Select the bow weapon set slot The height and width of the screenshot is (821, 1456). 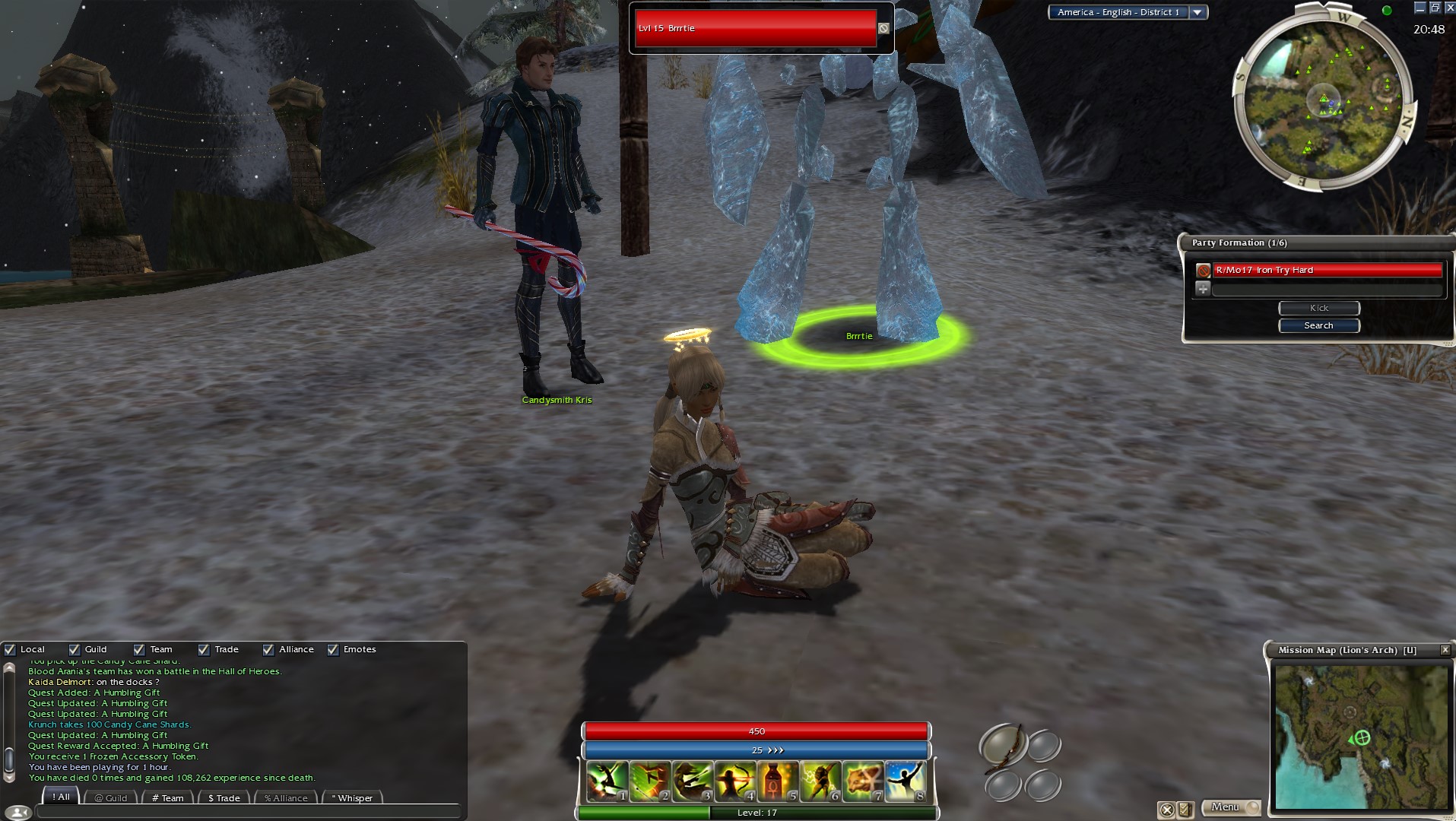pyautogui.click(x=1002, y=744)
